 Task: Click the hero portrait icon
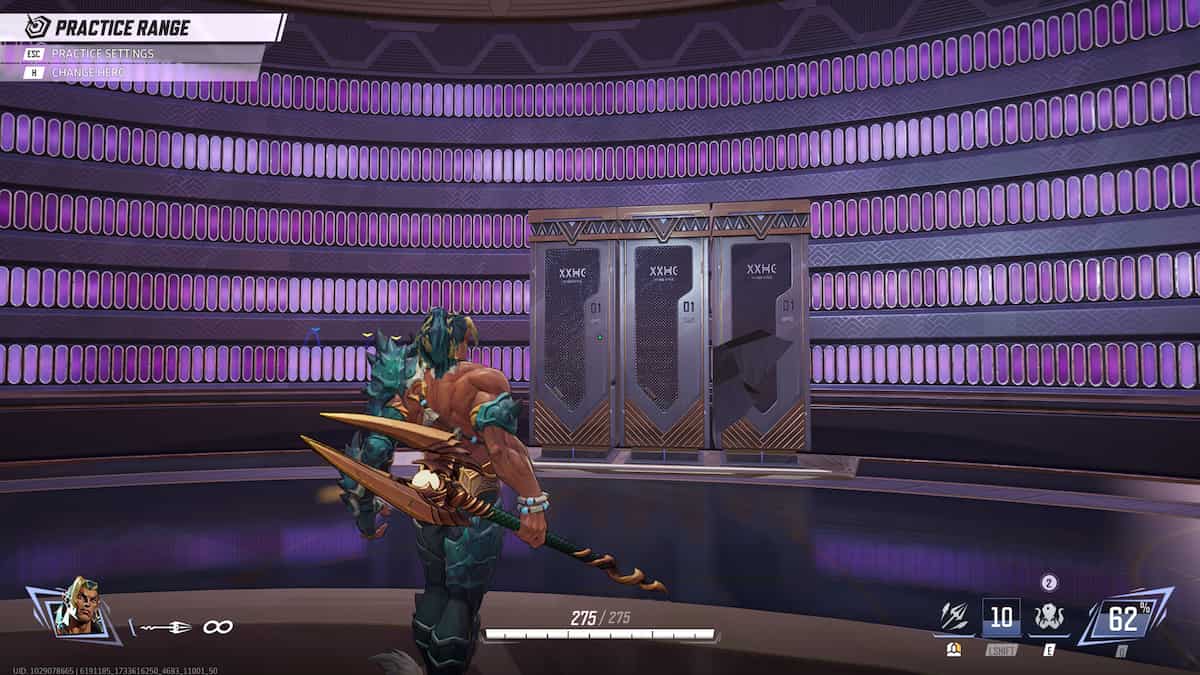(x=74, y=606)
